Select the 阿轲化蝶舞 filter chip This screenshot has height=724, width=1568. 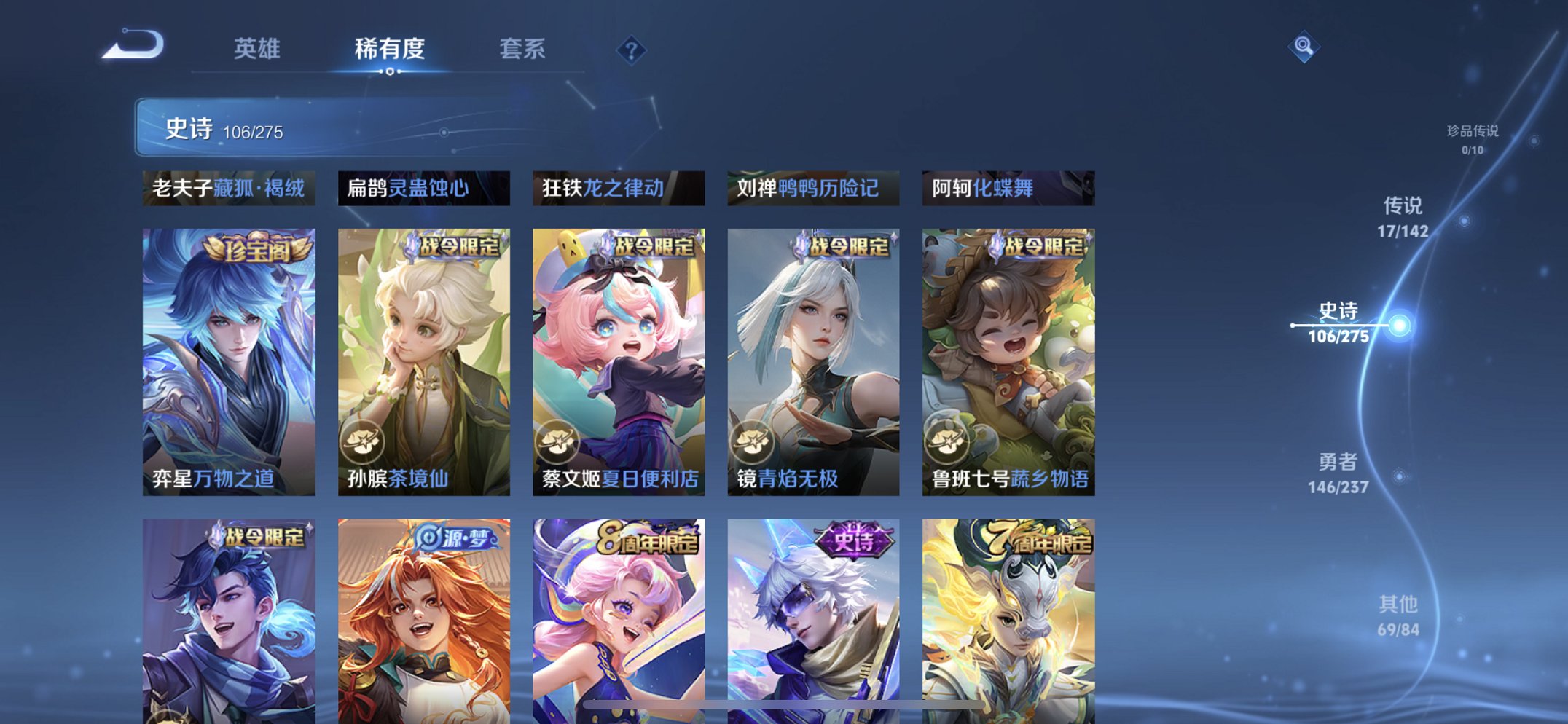click(1006, 189)
